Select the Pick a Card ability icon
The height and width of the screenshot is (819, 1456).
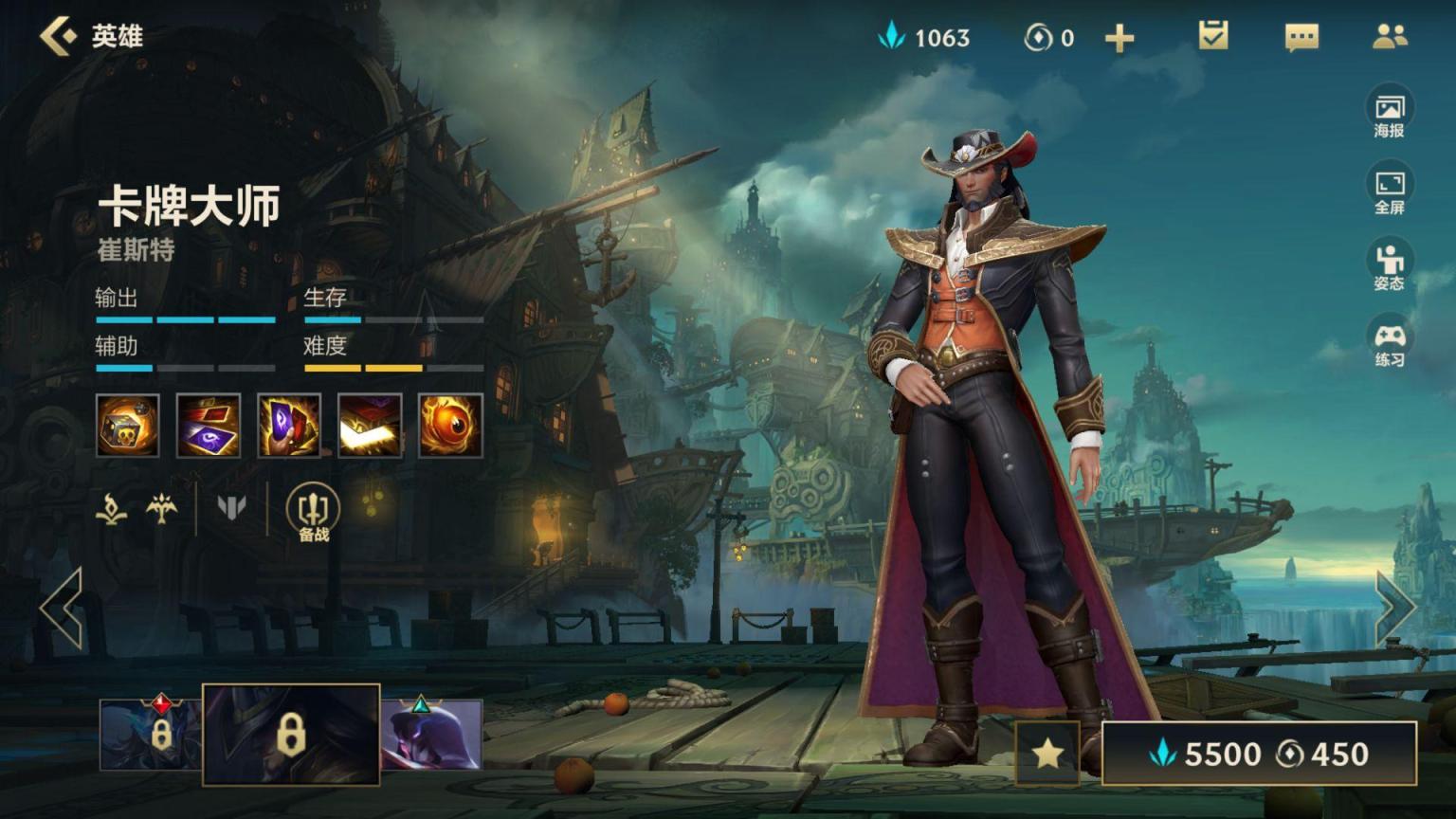point(289,426)
